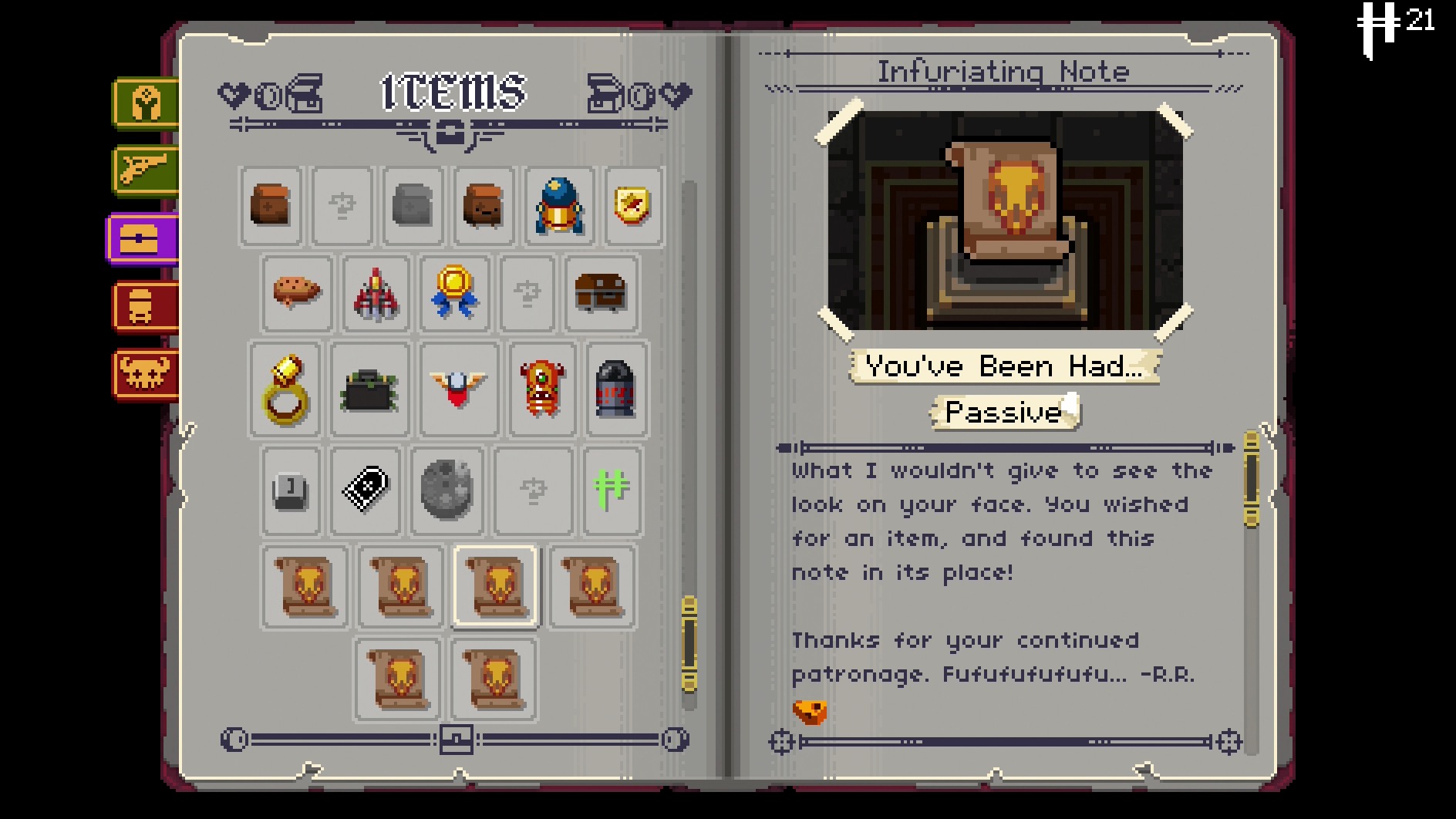The width and height of the screenshot is (1456, 819).
Task: Pick the brown treasure chest item
Action: pyautogui.click(x=601, y=292)
